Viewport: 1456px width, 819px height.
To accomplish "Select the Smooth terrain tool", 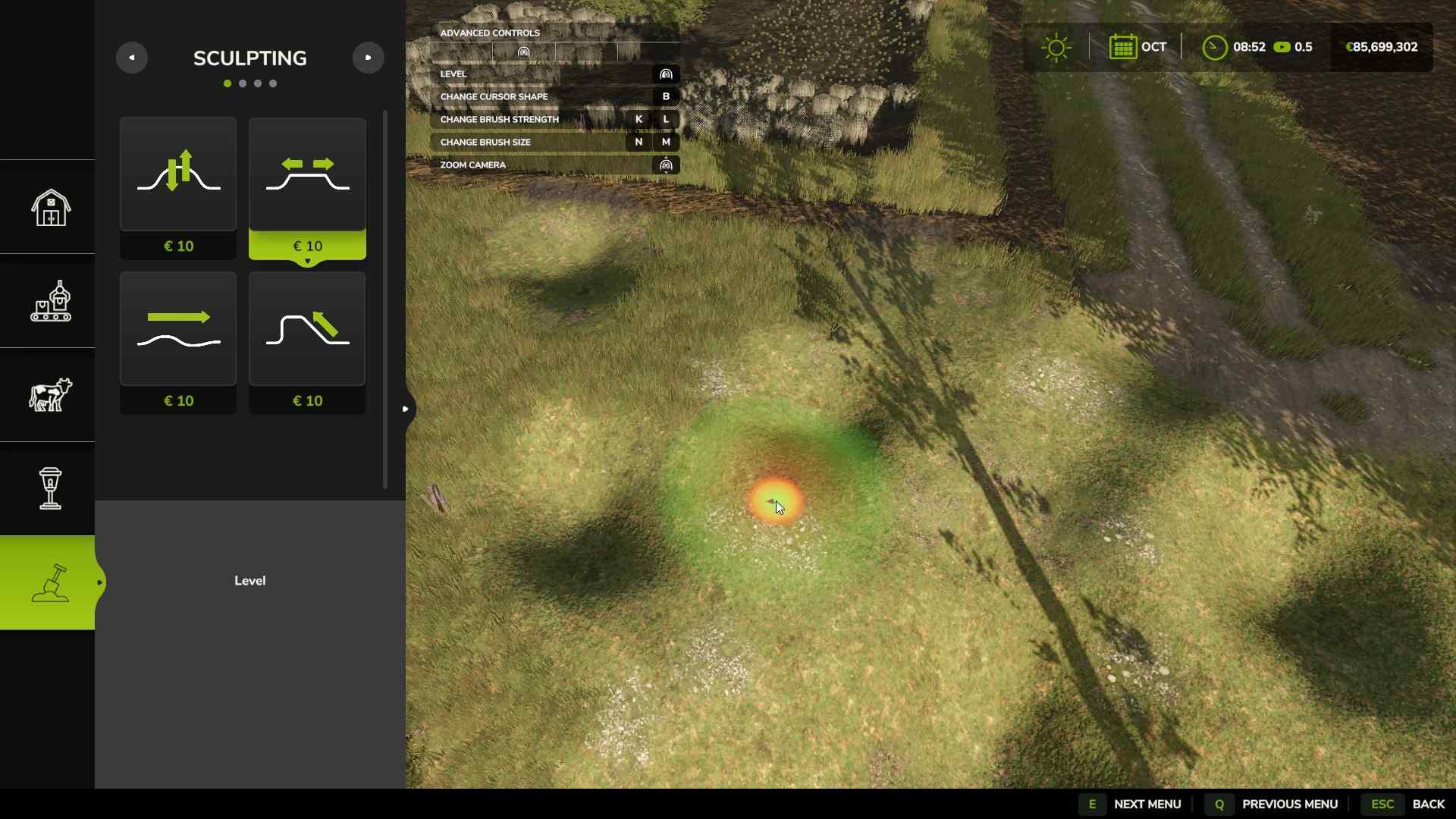I will (x=177, y=328).
